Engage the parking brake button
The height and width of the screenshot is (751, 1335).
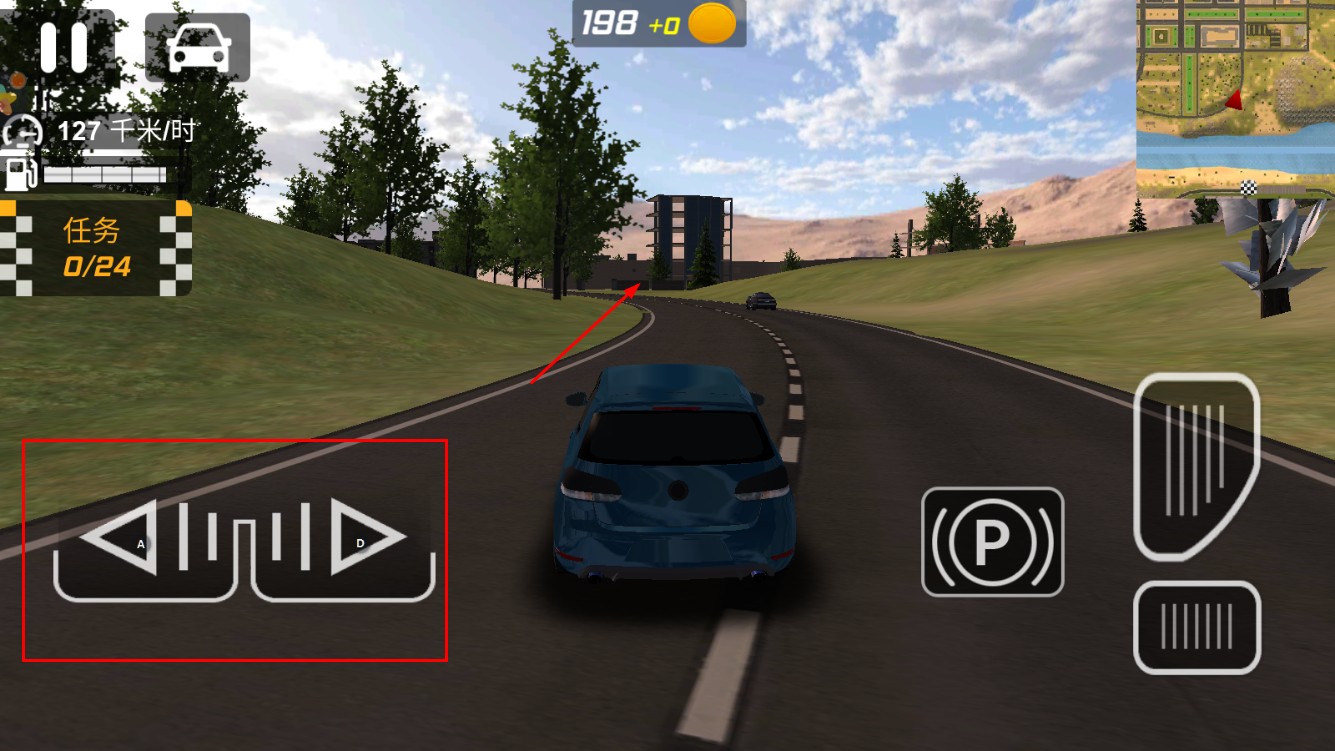pos(992,541)
